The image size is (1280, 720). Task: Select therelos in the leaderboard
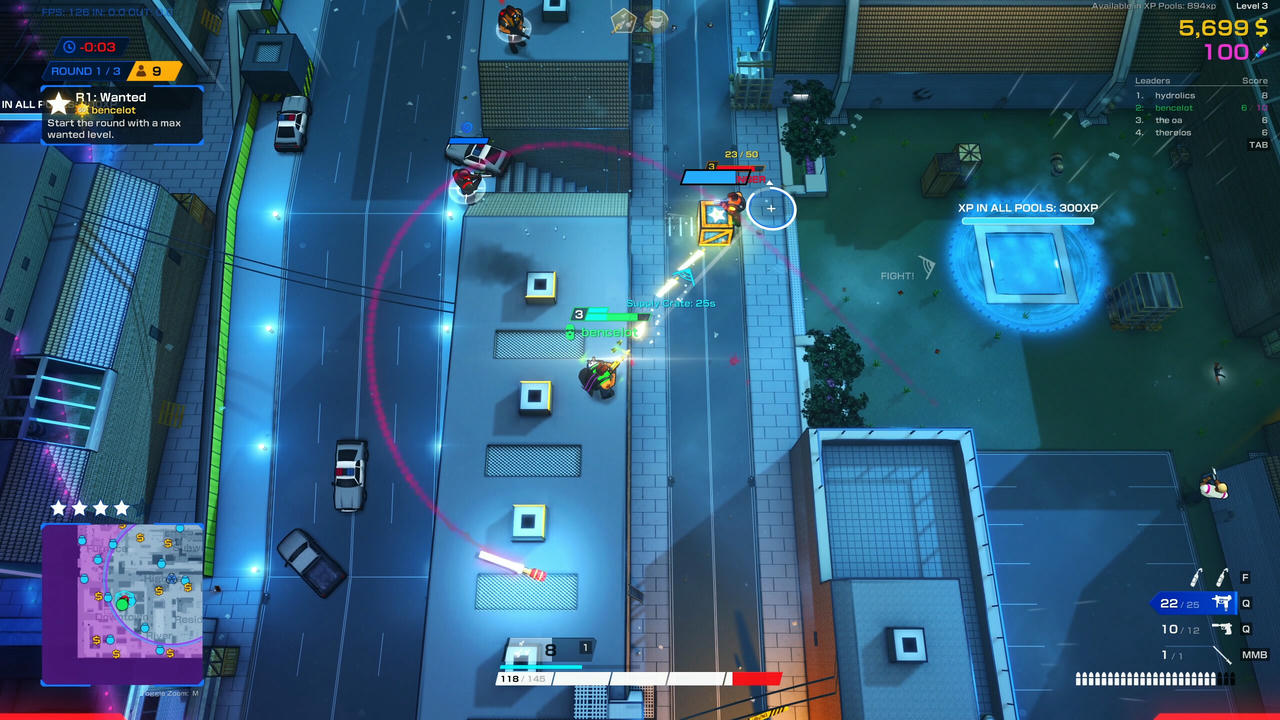coord(1173,132)
